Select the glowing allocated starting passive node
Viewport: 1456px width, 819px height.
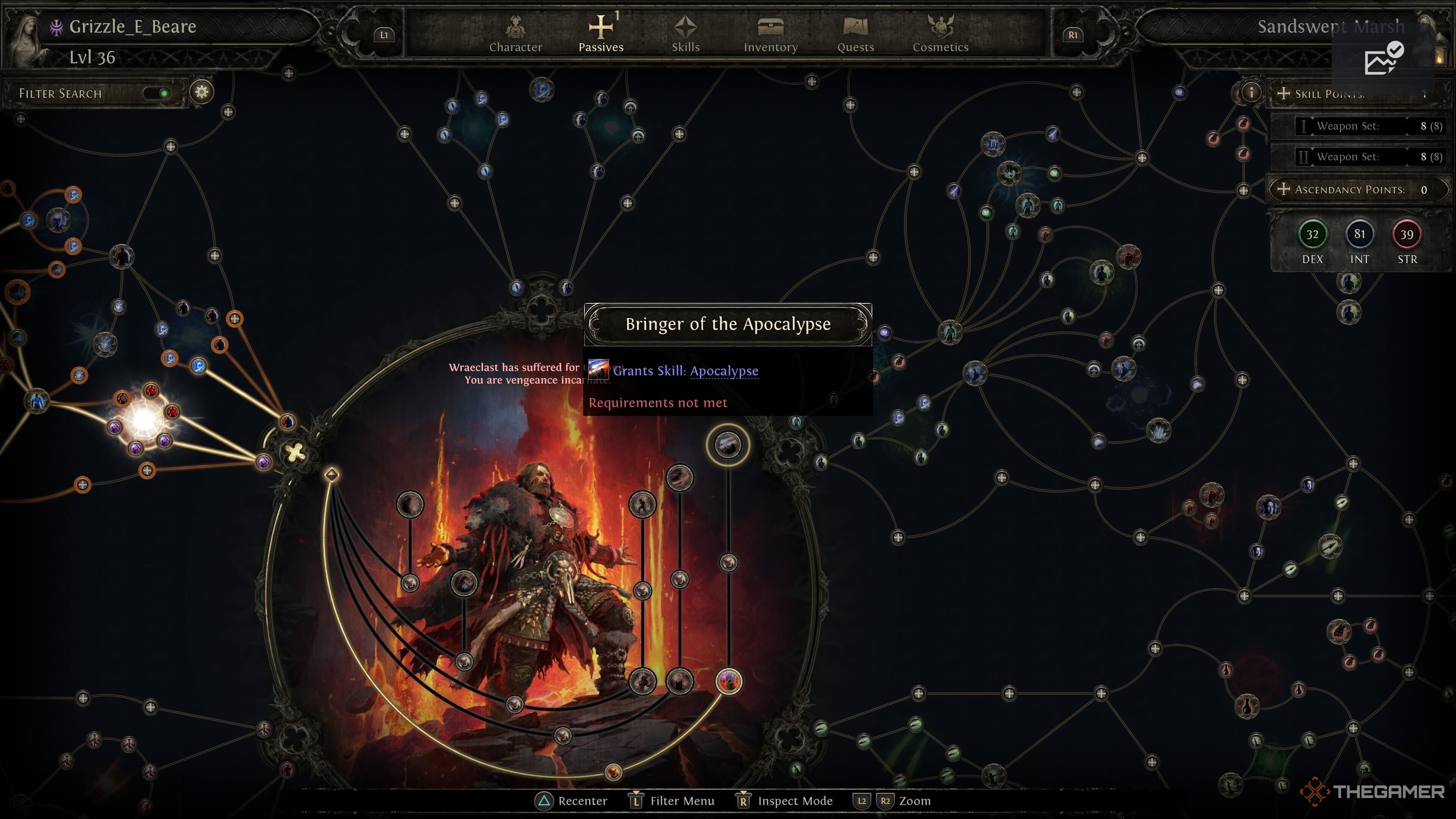point(143,419)
